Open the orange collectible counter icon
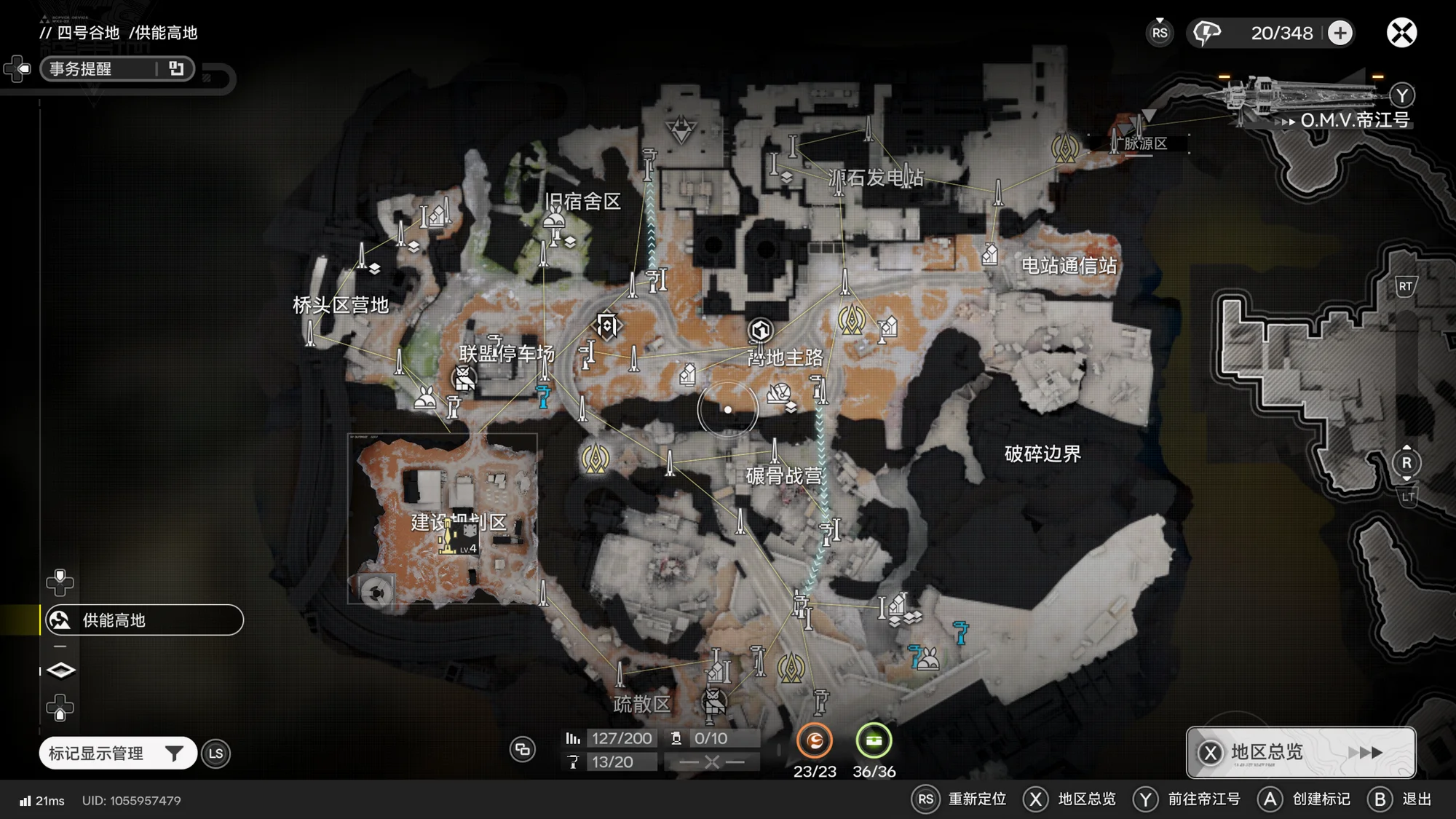Screen dimensions: 1456x819 [814, 741]
